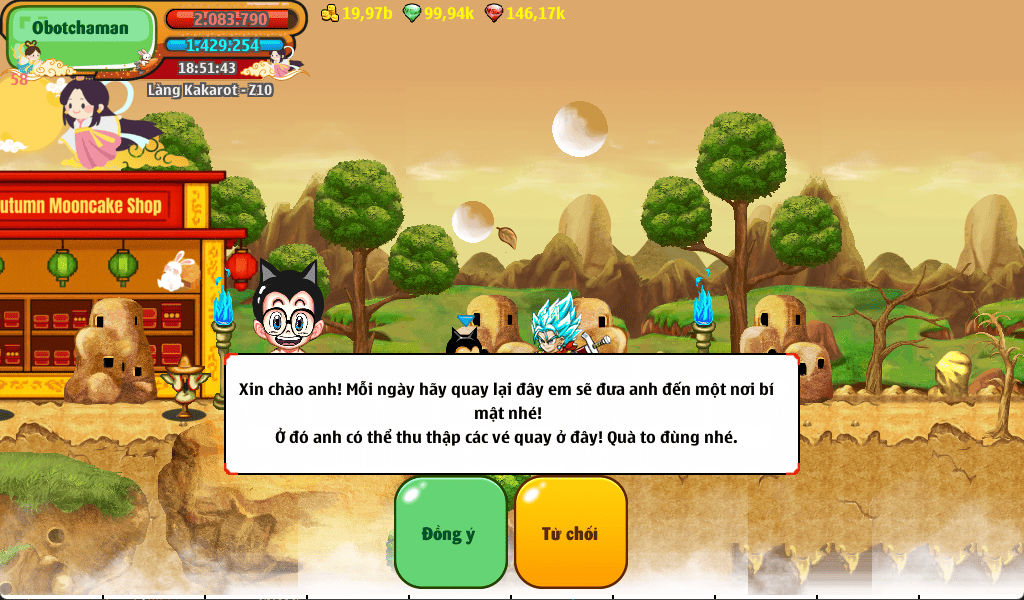The height and width of the screenshot is (600, 1024).
Task: Decline with the Từ chối button
Action: 570,532
